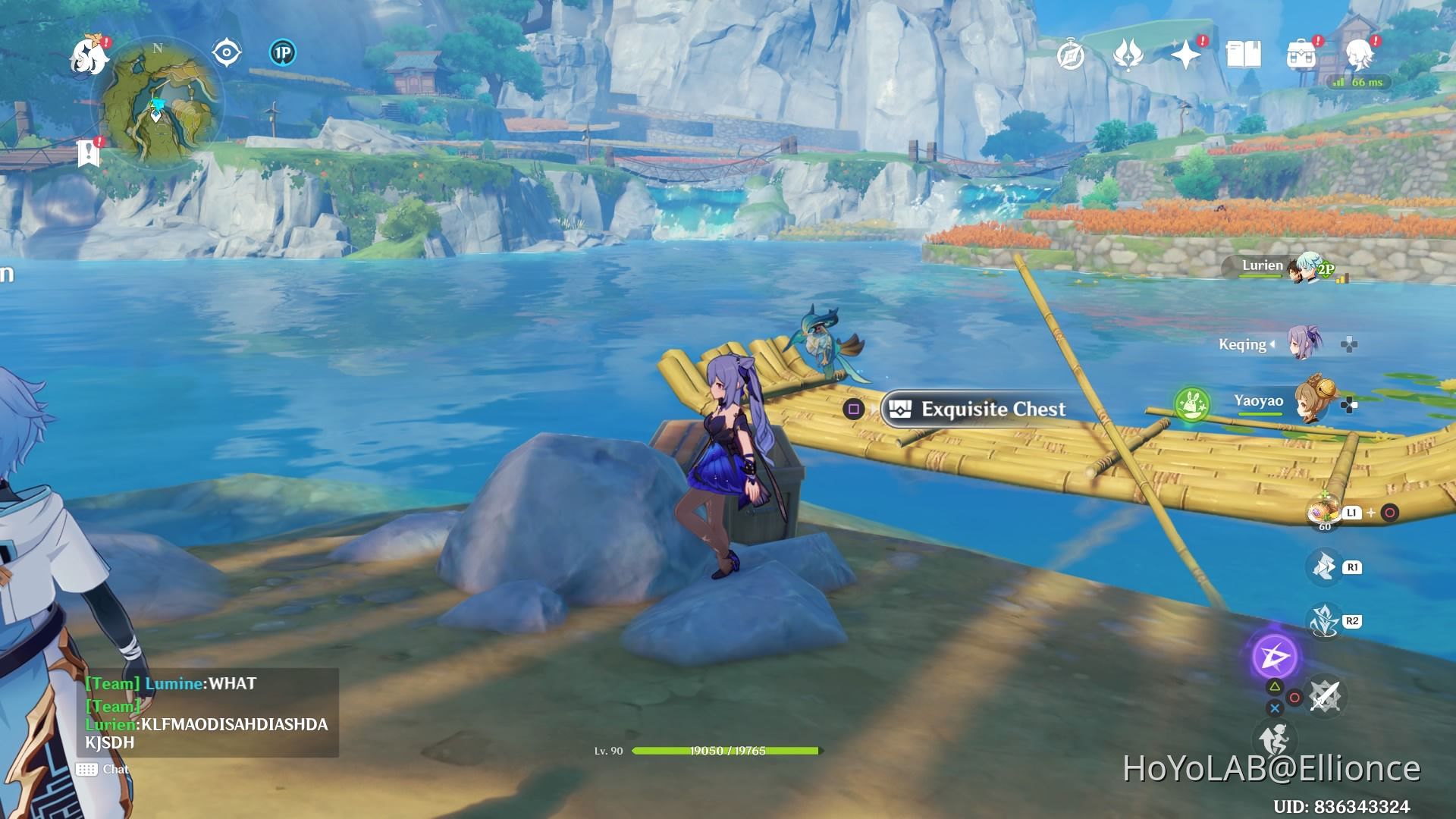Toggle the elemental sight eye icon

[x=226, y=53]
